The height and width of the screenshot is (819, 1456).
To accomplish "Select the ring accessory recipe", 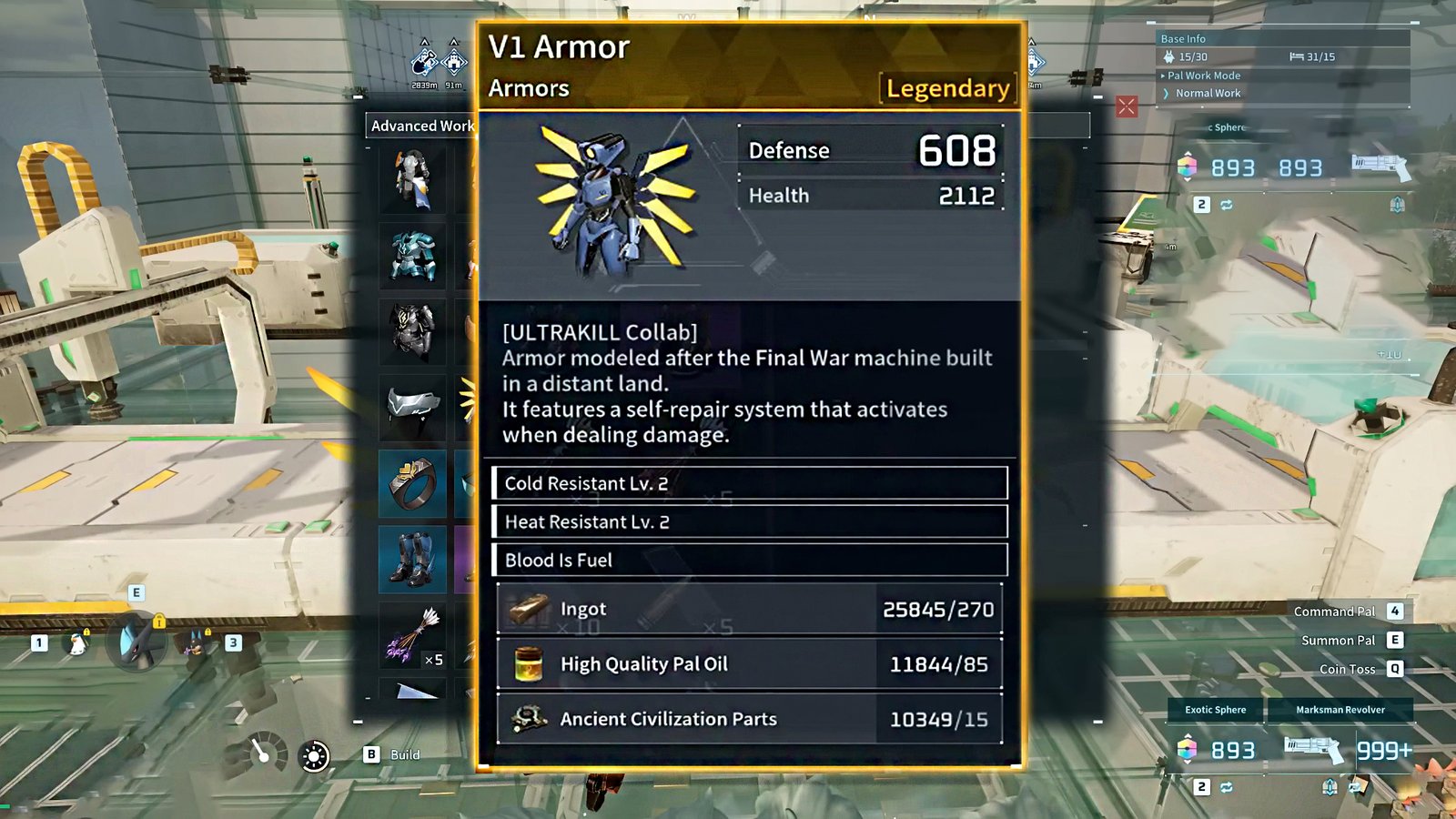I will pos(412,483).
